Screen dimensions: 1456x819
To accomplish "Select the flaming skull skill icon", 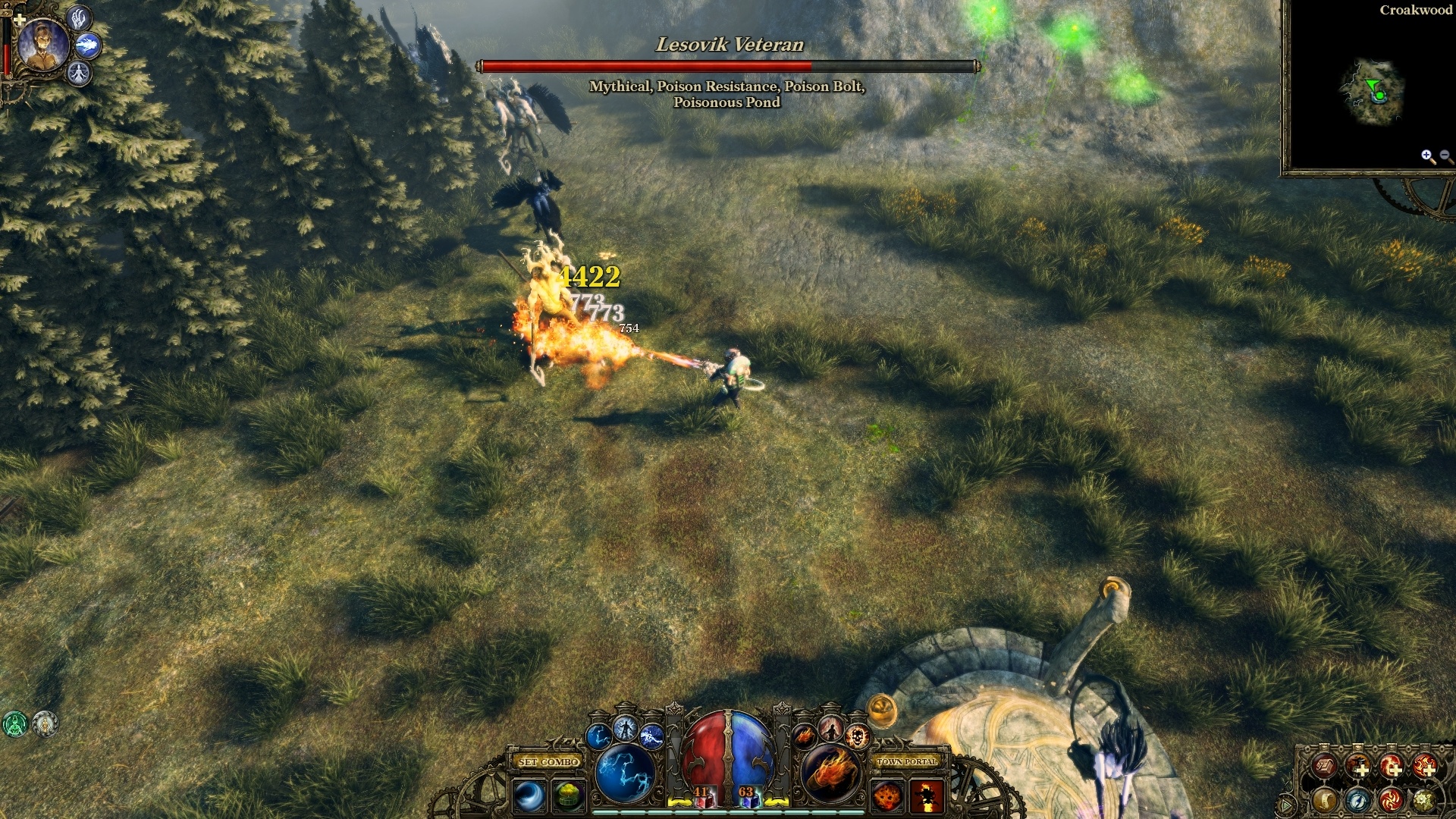I will point(857,736).
